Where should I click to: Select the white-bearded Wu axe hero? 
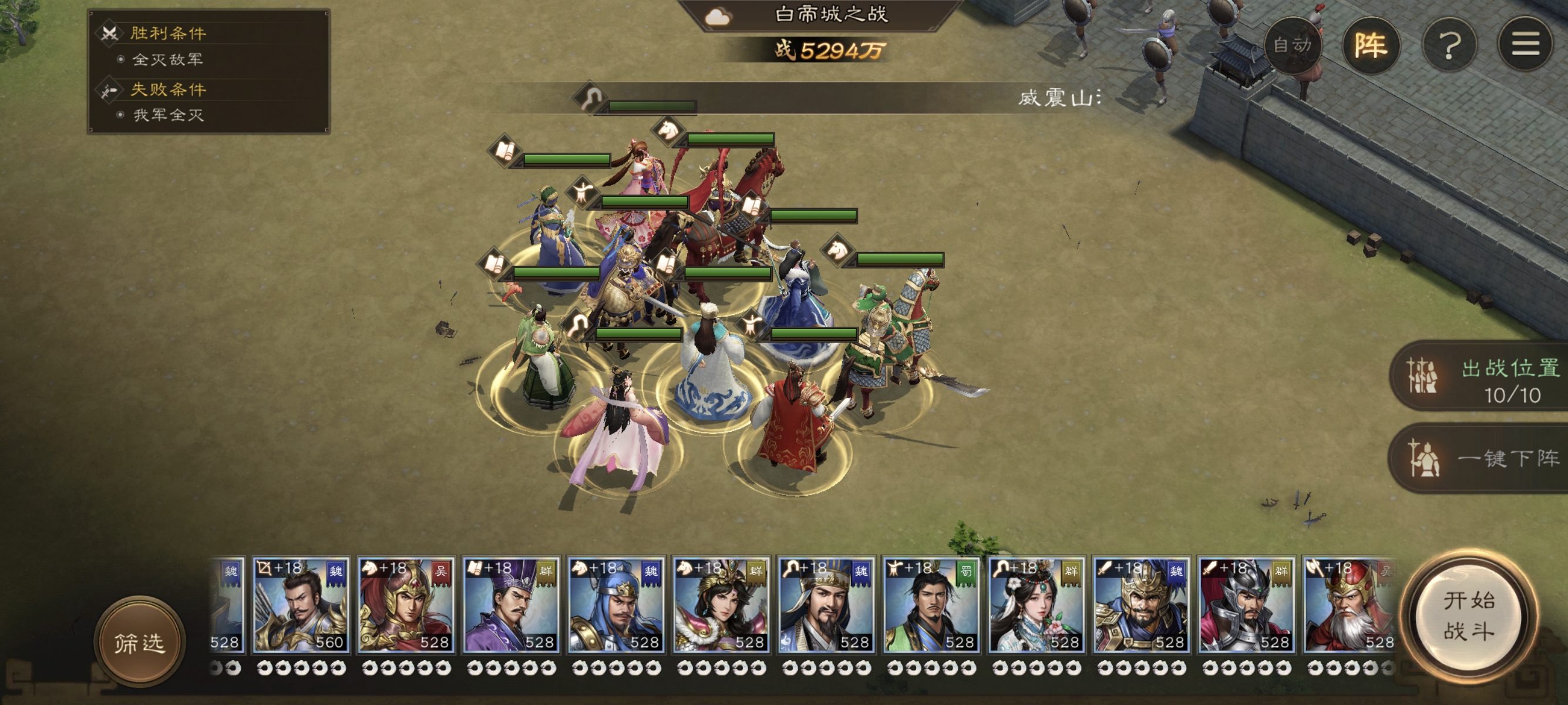1350,605
